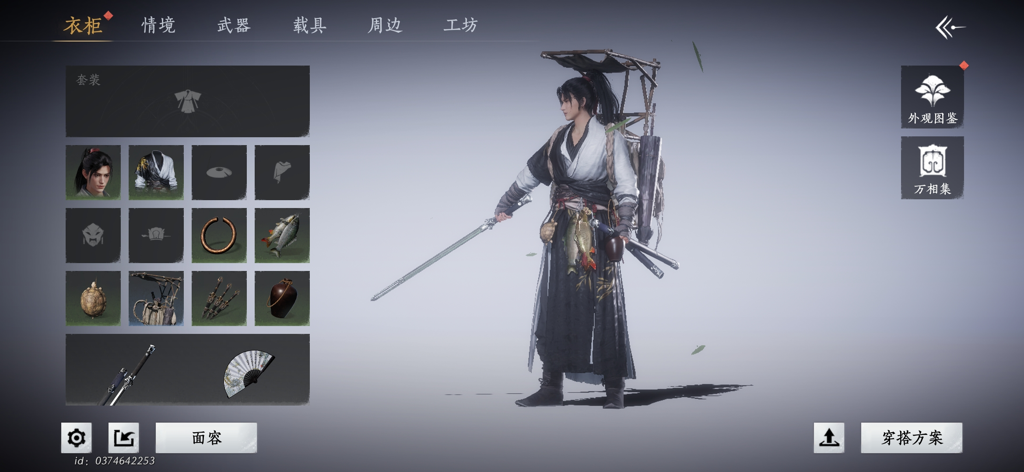Screen dimensions: 1024x472
Task: Select the 衣柜 wardrobe tab
Action: 83,26
